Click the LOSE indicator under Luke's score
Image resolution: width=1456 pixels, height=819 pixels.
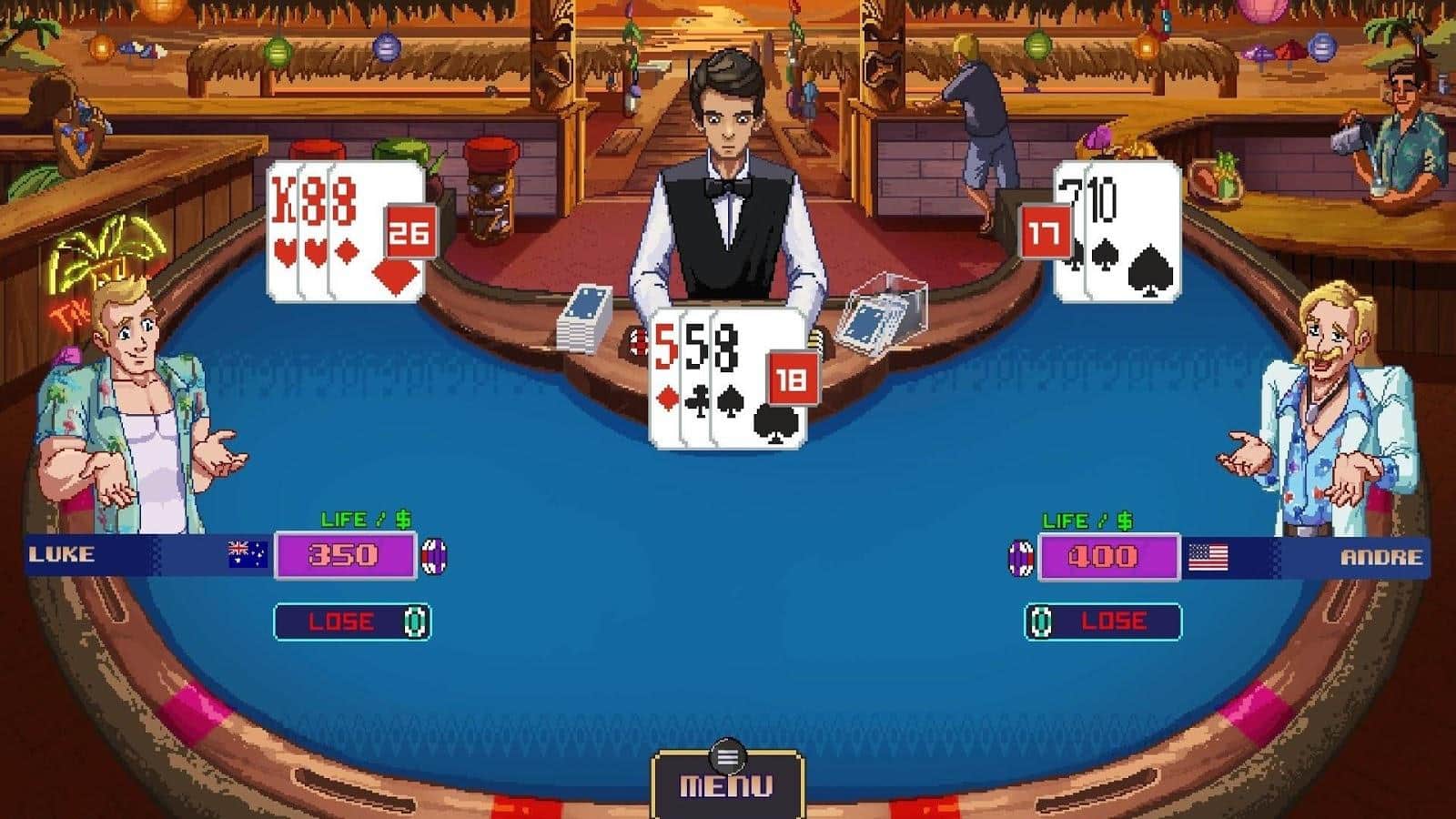point(341,622)
